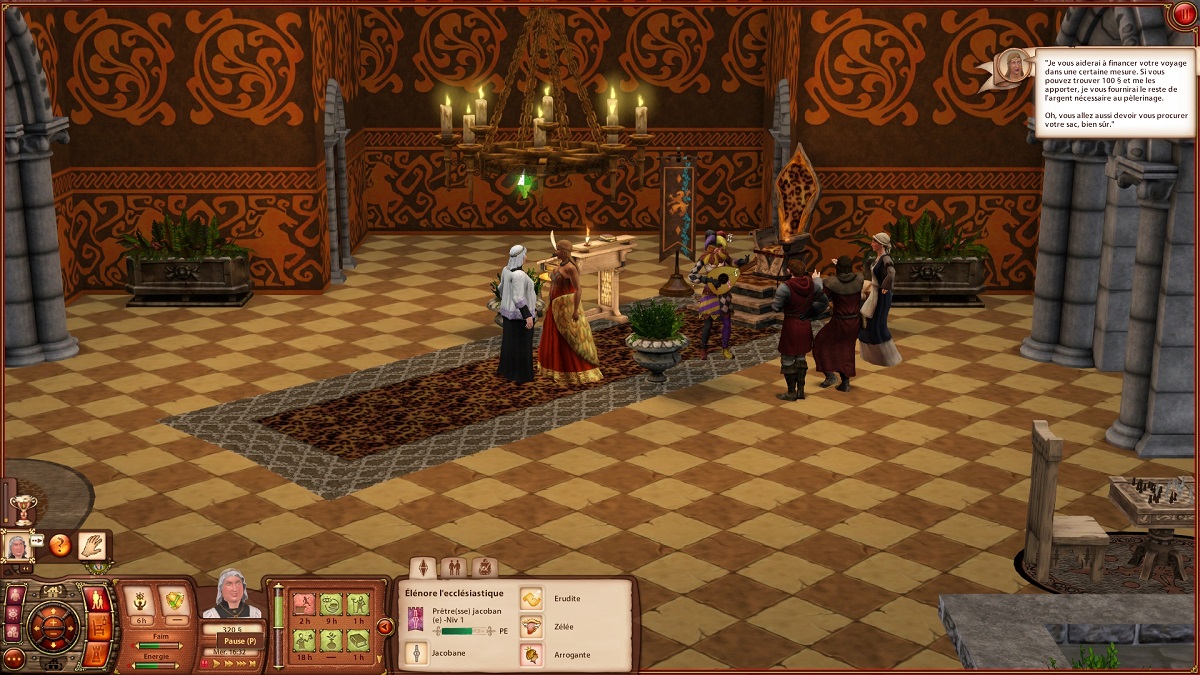Click the red pause time control
This screenshot has height=675, width=1200.
point(206,662)
